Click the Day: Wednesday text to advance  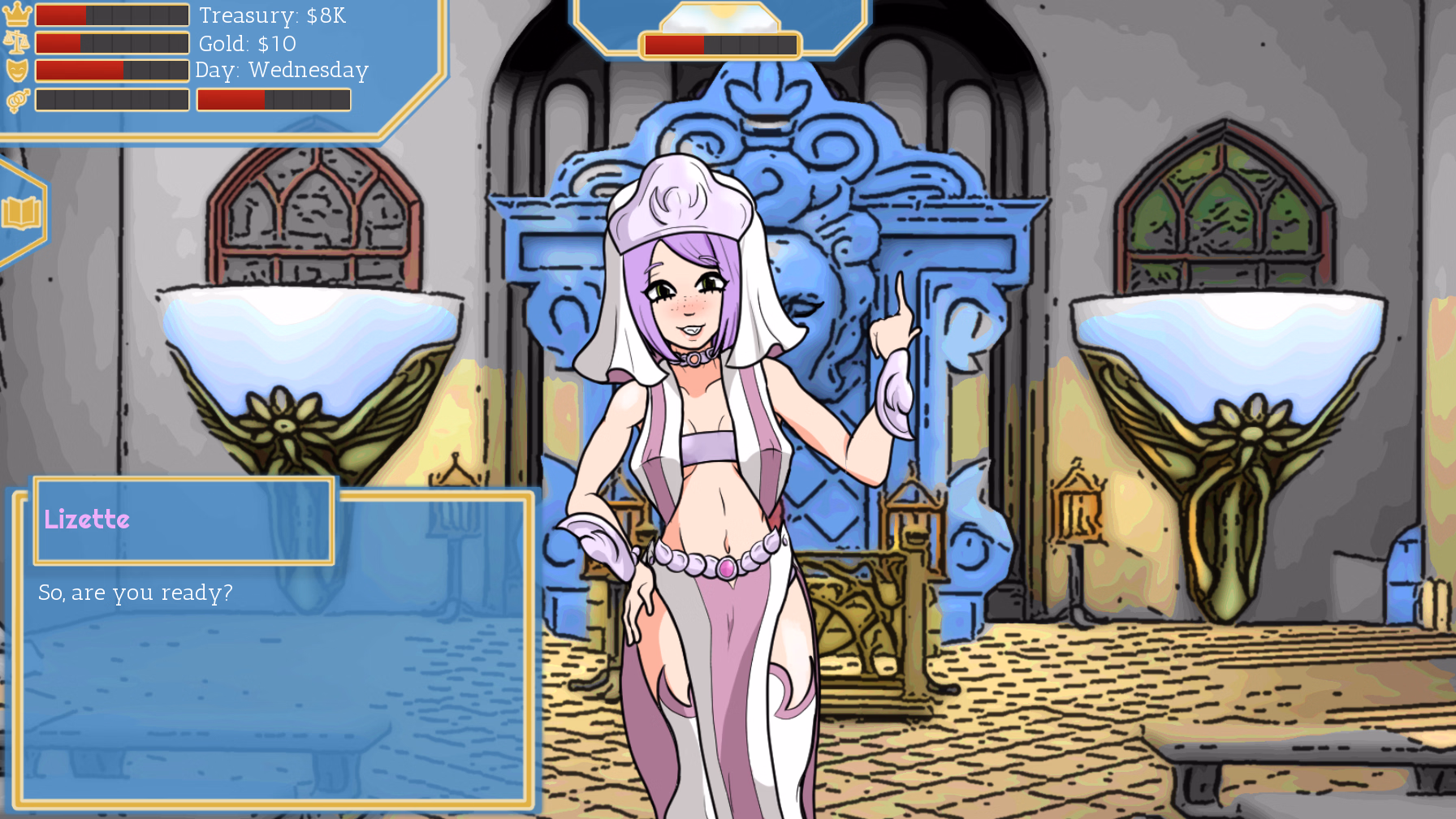coord(282,71)
